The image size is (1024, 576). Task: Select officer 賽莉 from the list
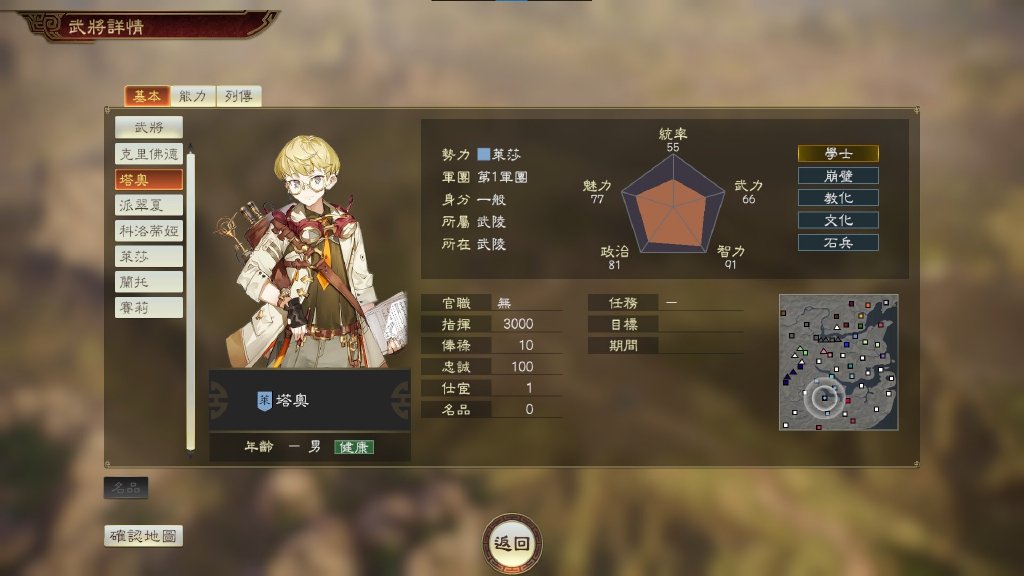point(148,307)
